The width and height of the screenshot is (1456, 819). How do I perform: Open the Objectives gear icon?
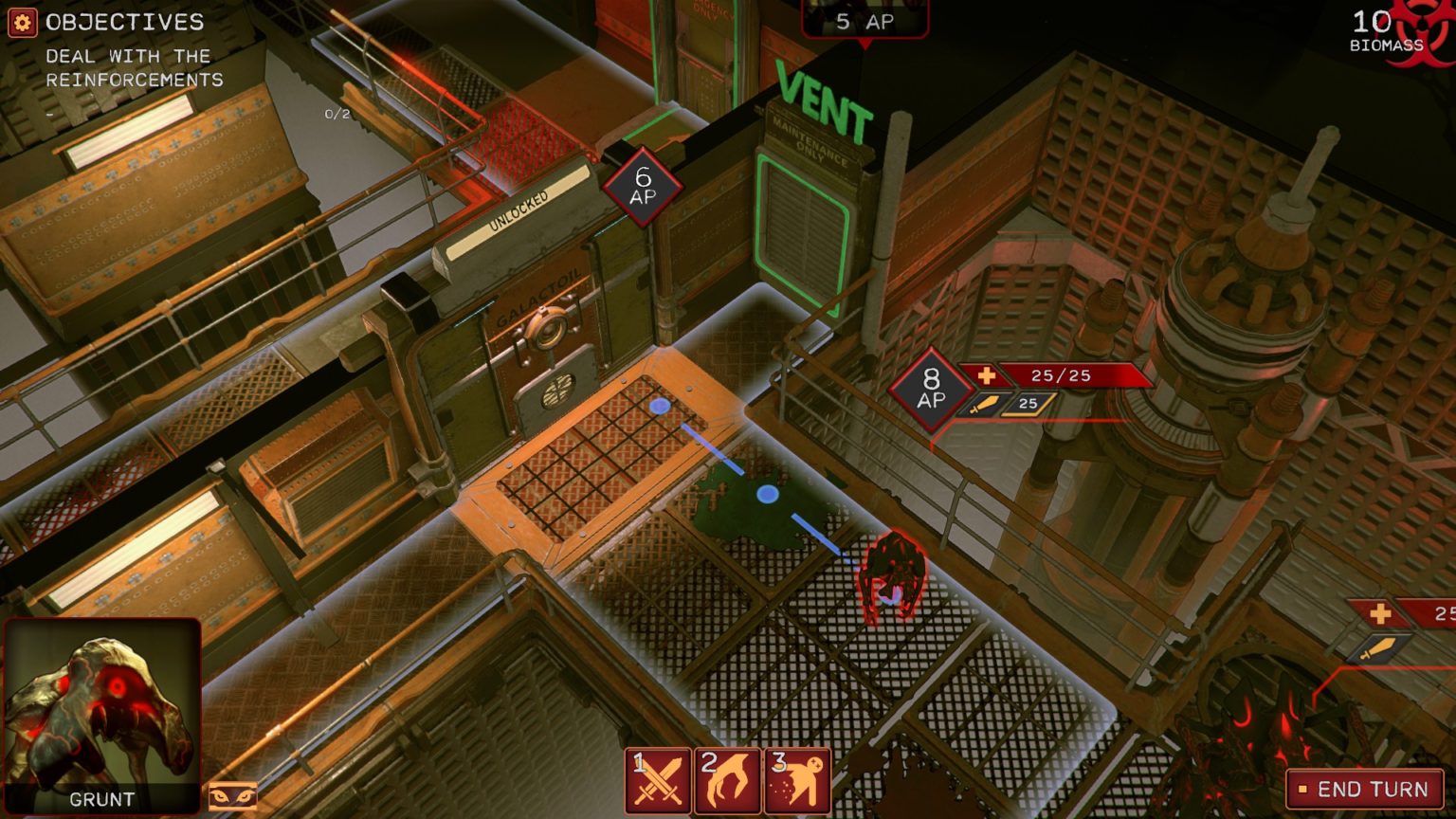[23, 23]
